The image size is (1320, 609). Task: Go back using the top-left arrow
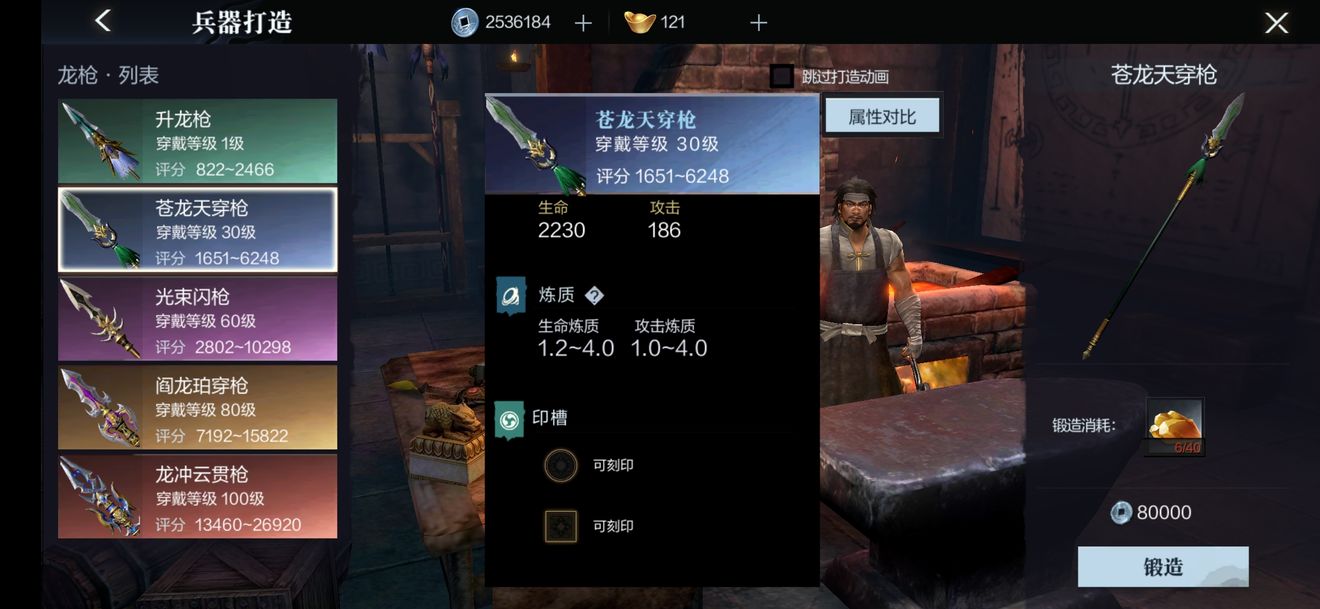[102, 21]
